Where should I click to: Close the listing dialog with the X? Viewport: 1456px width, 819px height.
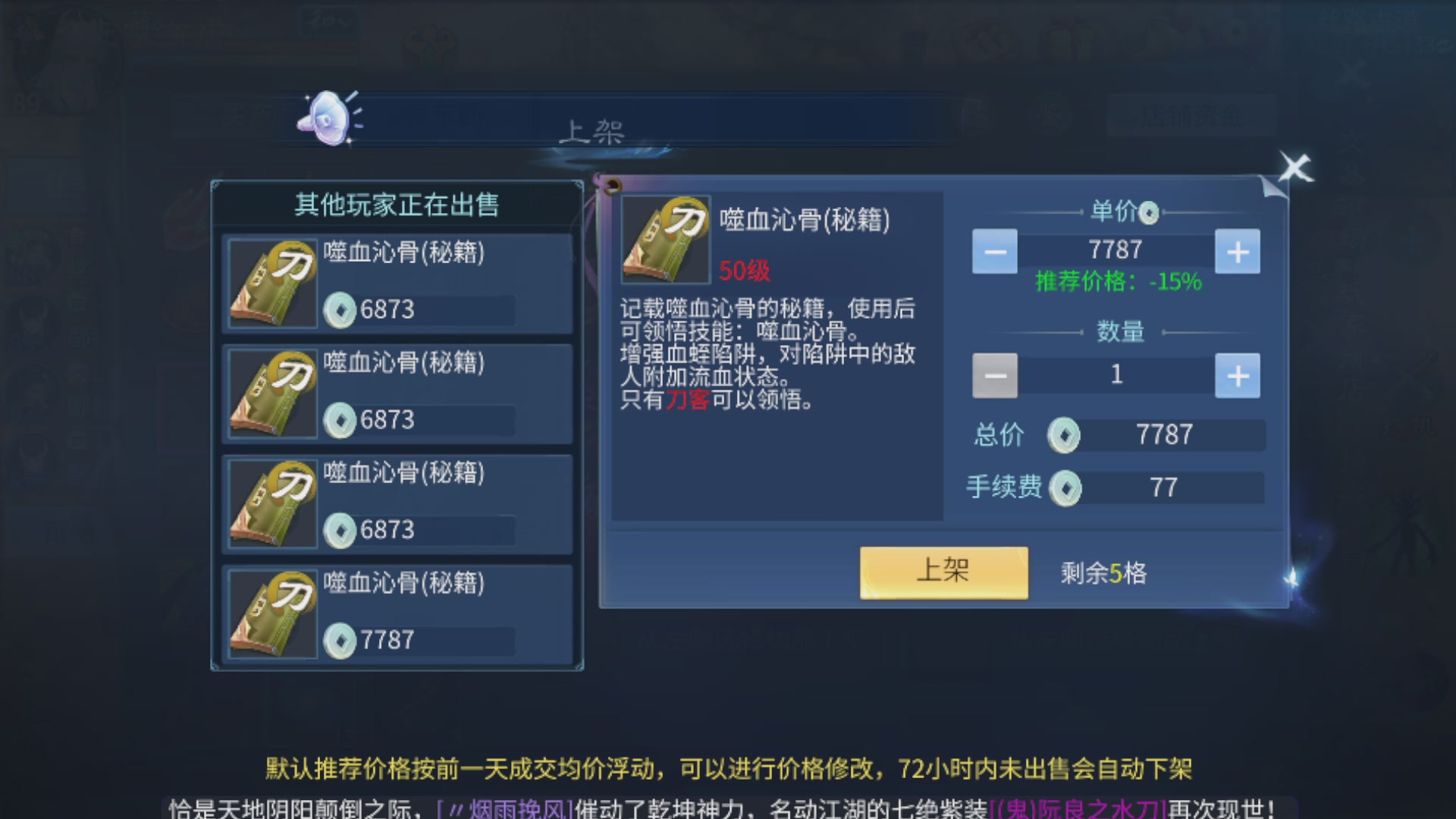coord(1295,168)
